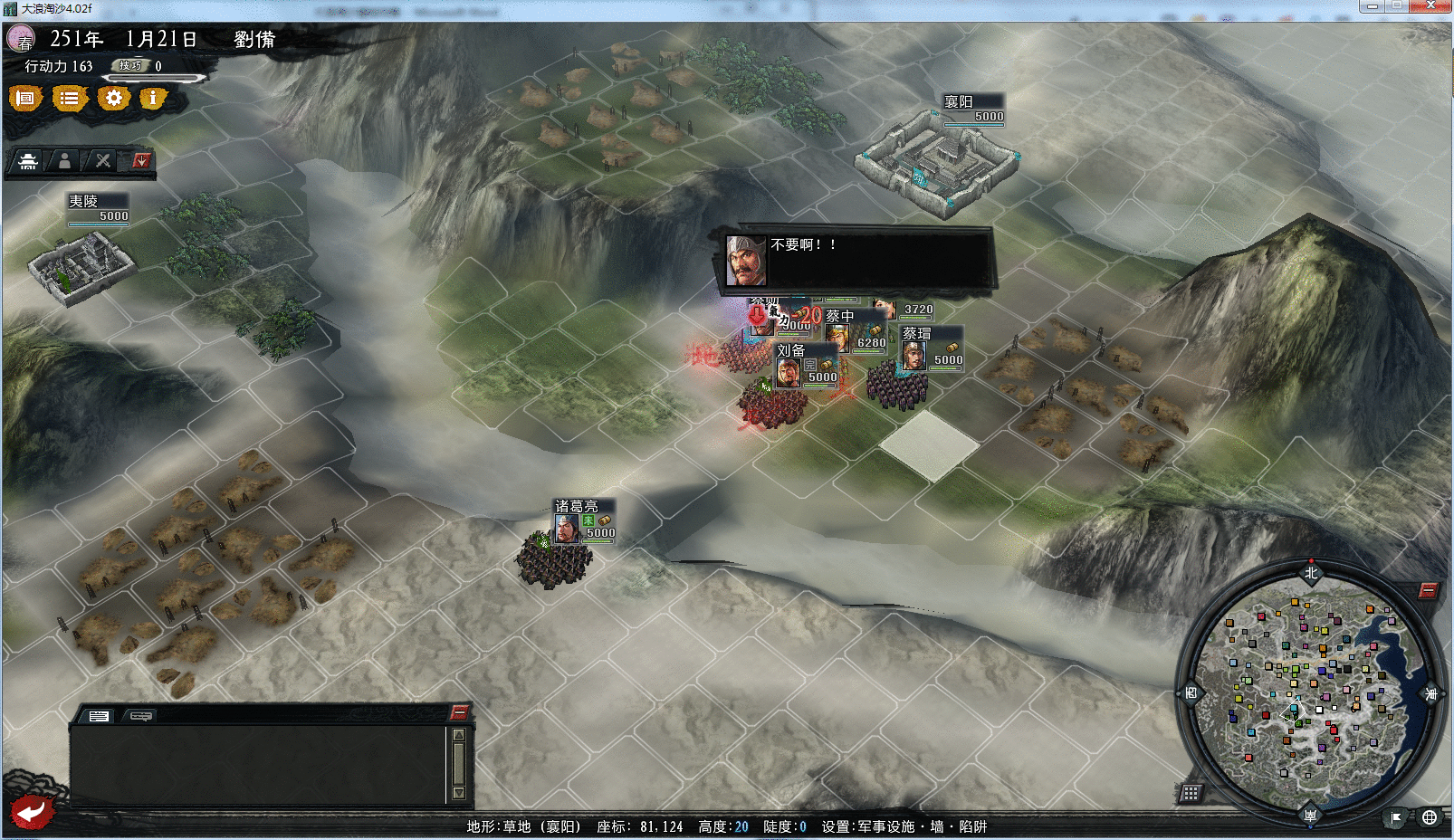Screen dimensions: 1454x840
Task: Open the gold list menu icon
Action: click(x=69, y=98)
